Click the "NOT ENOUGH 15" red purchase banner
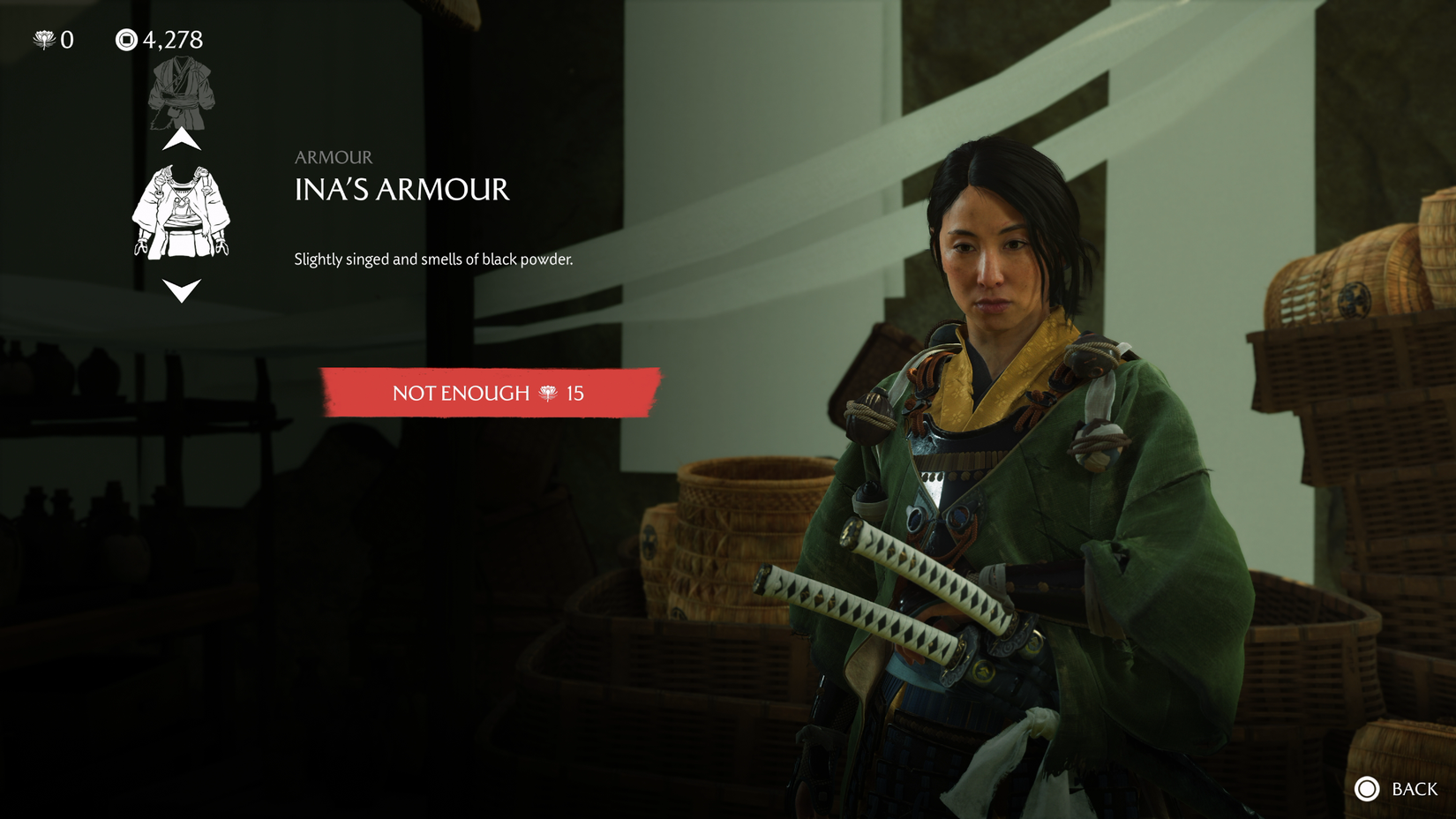This screenshot has height=819, width=1456. coord(488,394)
